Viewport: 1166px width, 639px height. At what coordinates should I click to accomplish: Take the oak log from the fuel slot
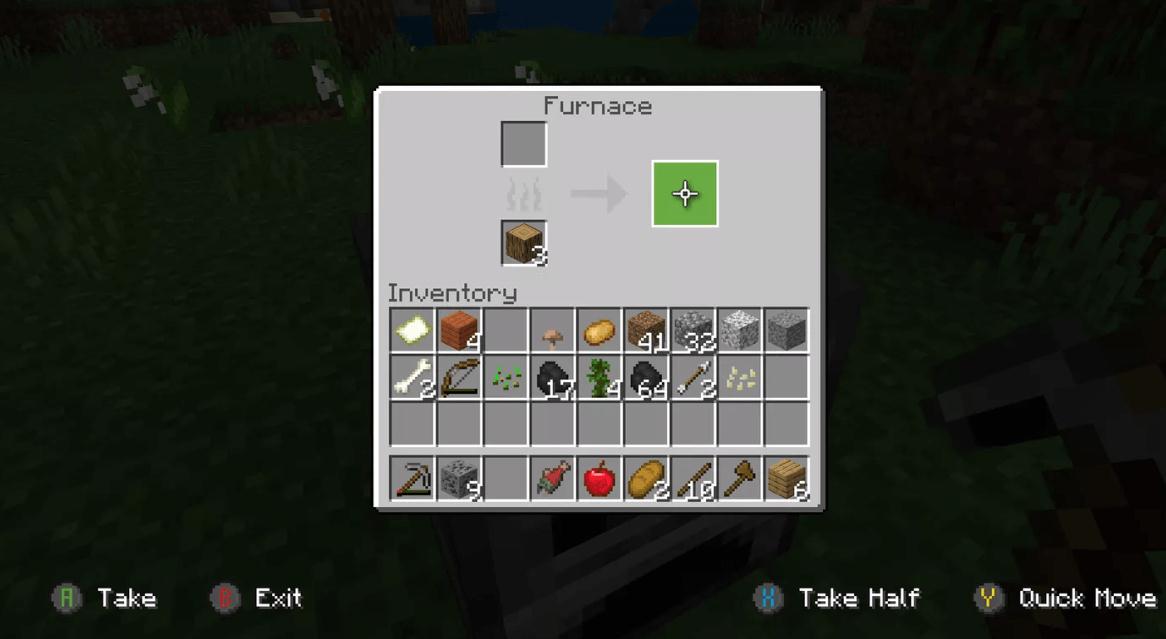coord(524,244)
